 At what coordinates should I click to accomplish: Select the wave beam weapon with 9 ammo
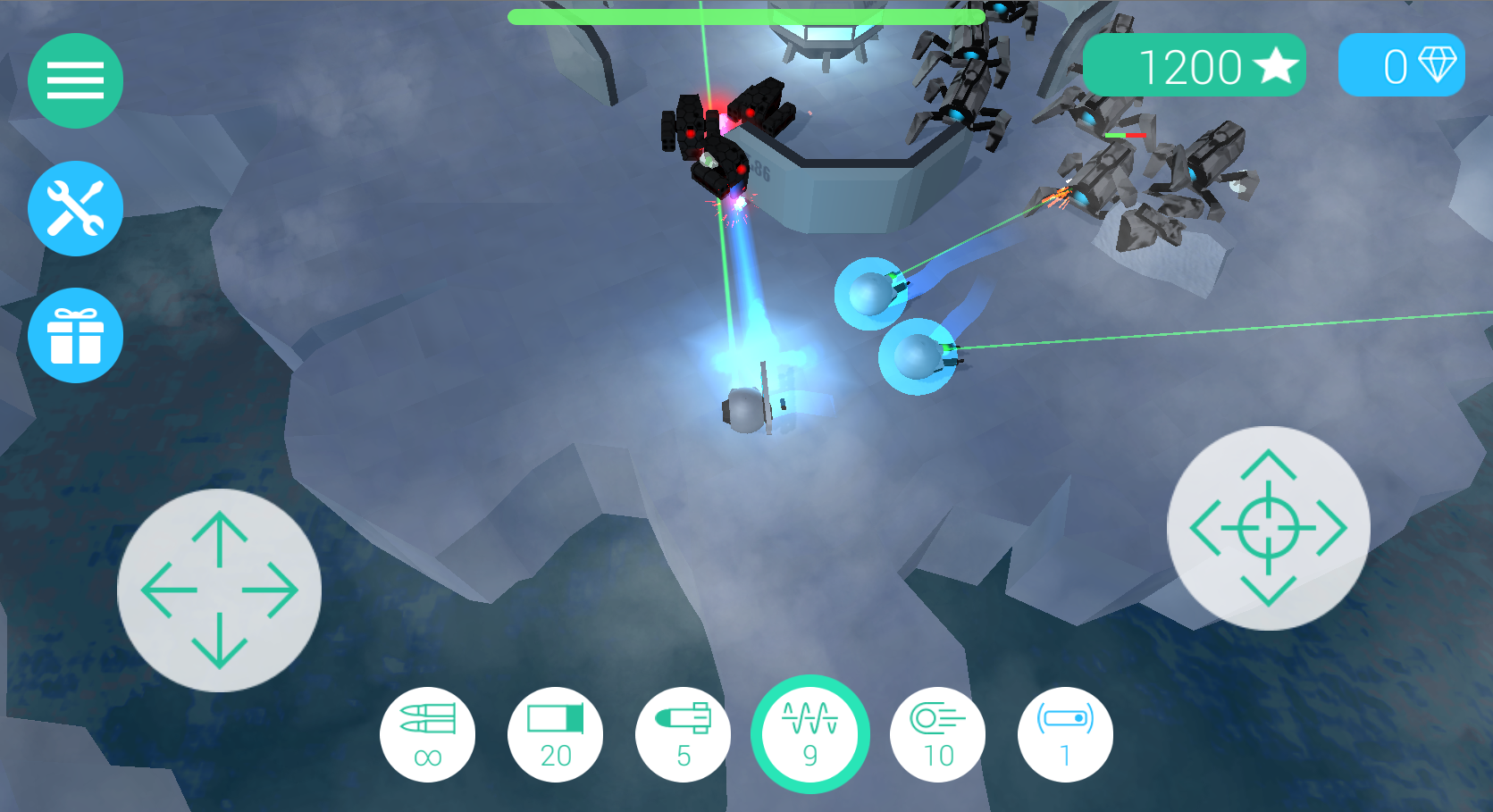pos(809,734)
